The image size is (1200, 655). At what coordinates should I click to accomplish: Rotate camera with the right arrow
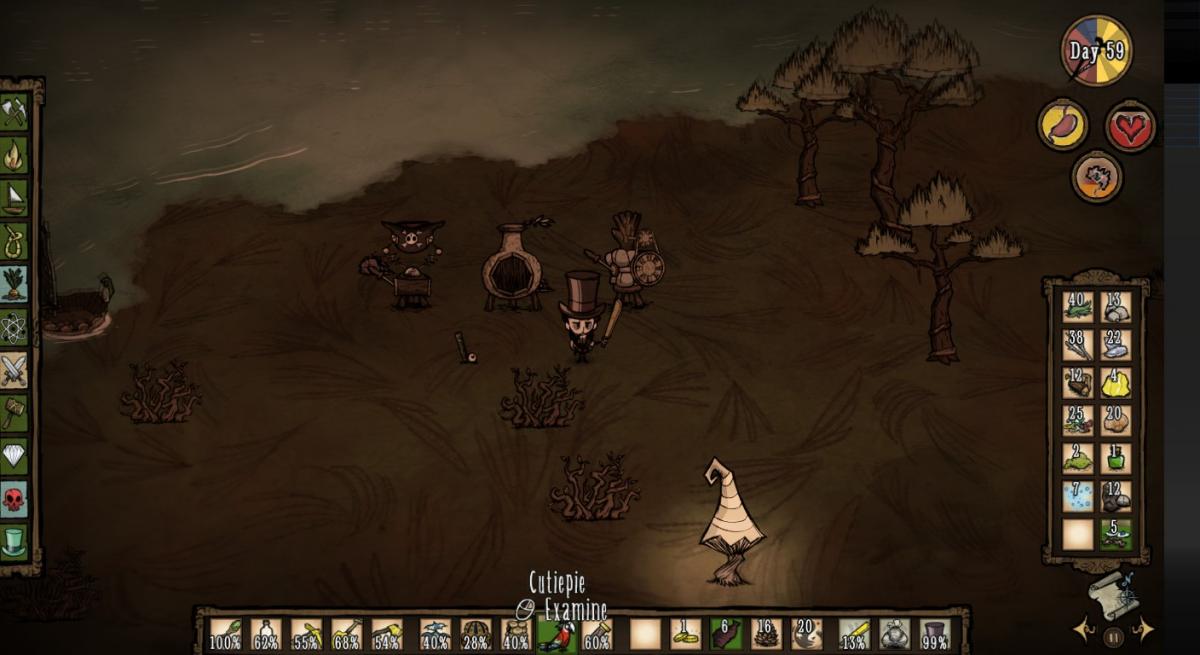[1143, 630]
